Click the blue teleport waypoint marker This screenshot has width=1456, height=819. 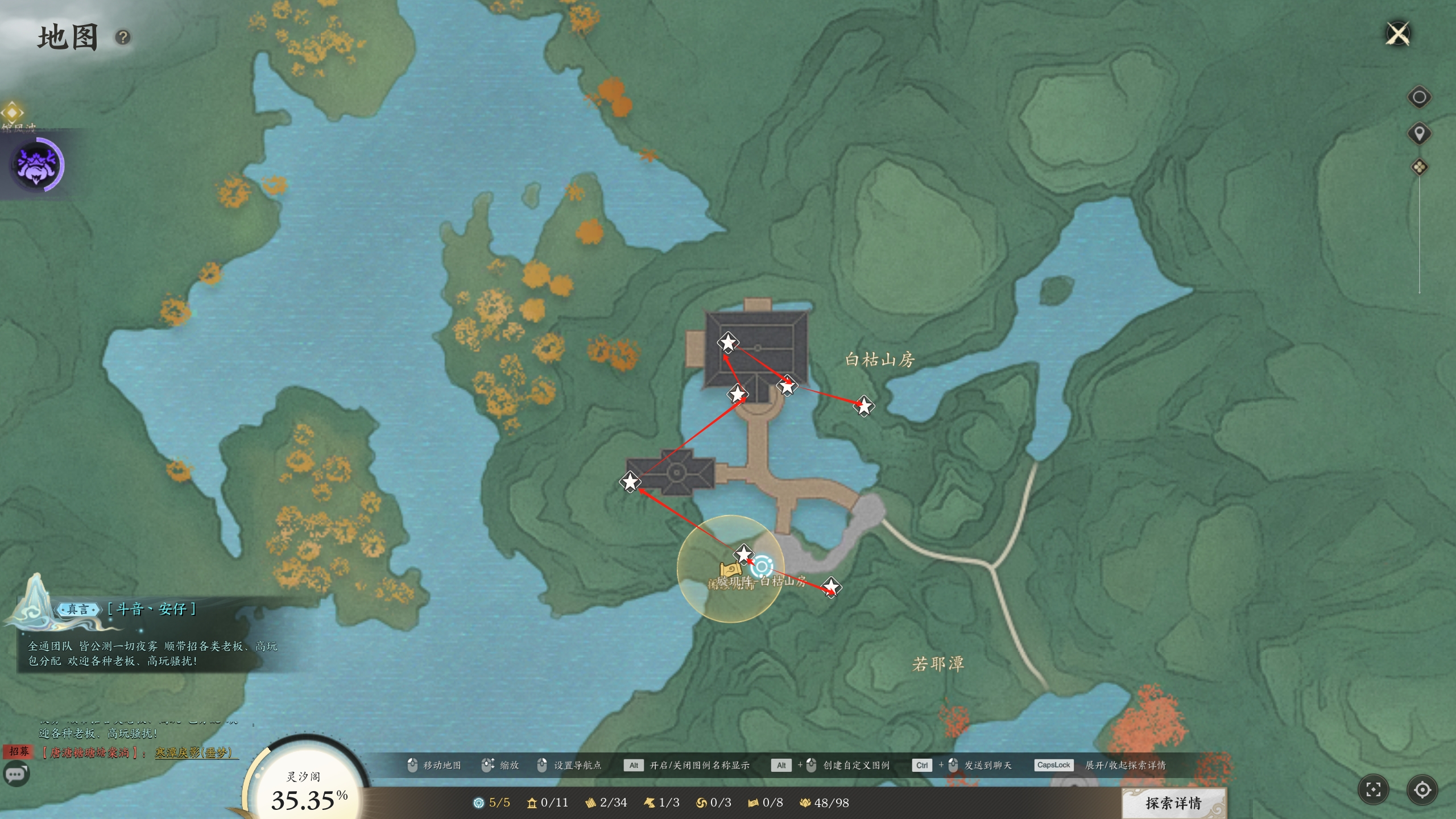[x=762, y=566]
